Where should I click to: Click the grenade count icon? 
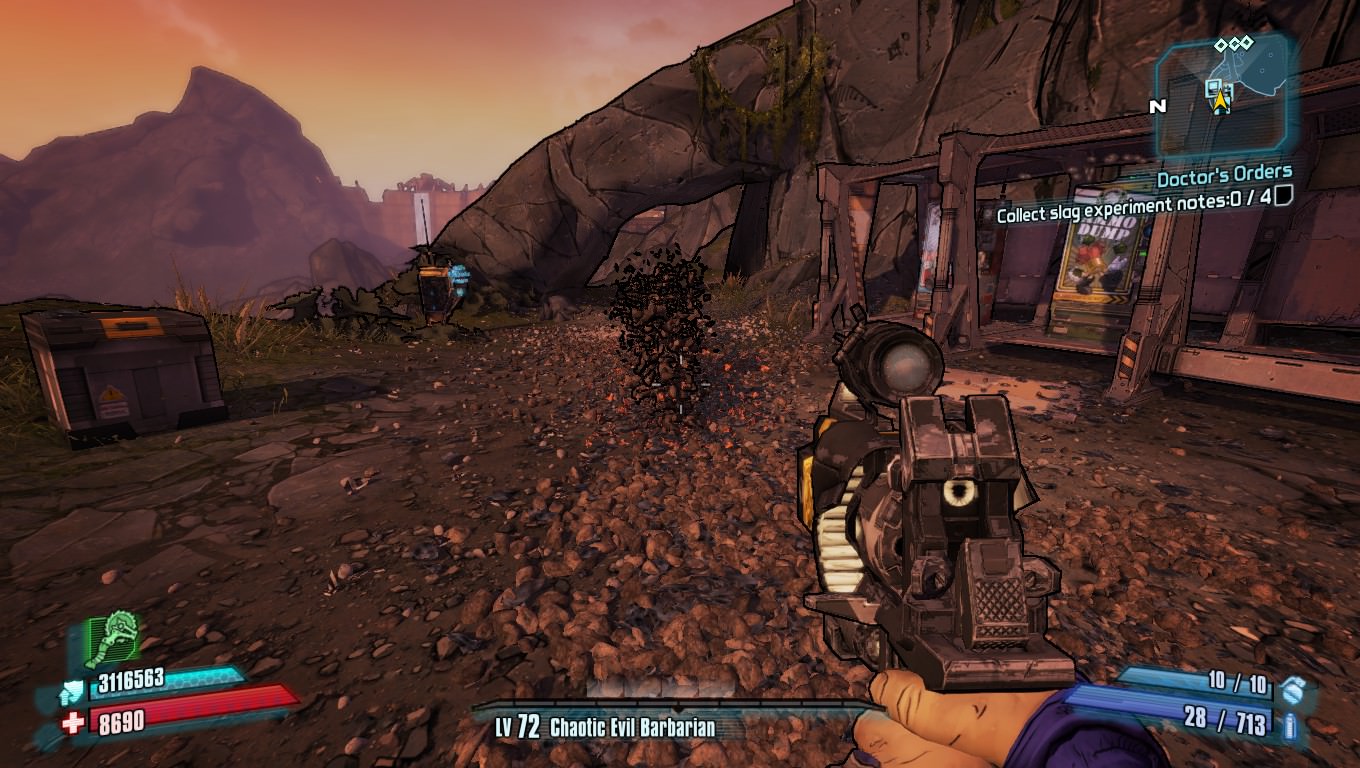[x=1293, y=687]
